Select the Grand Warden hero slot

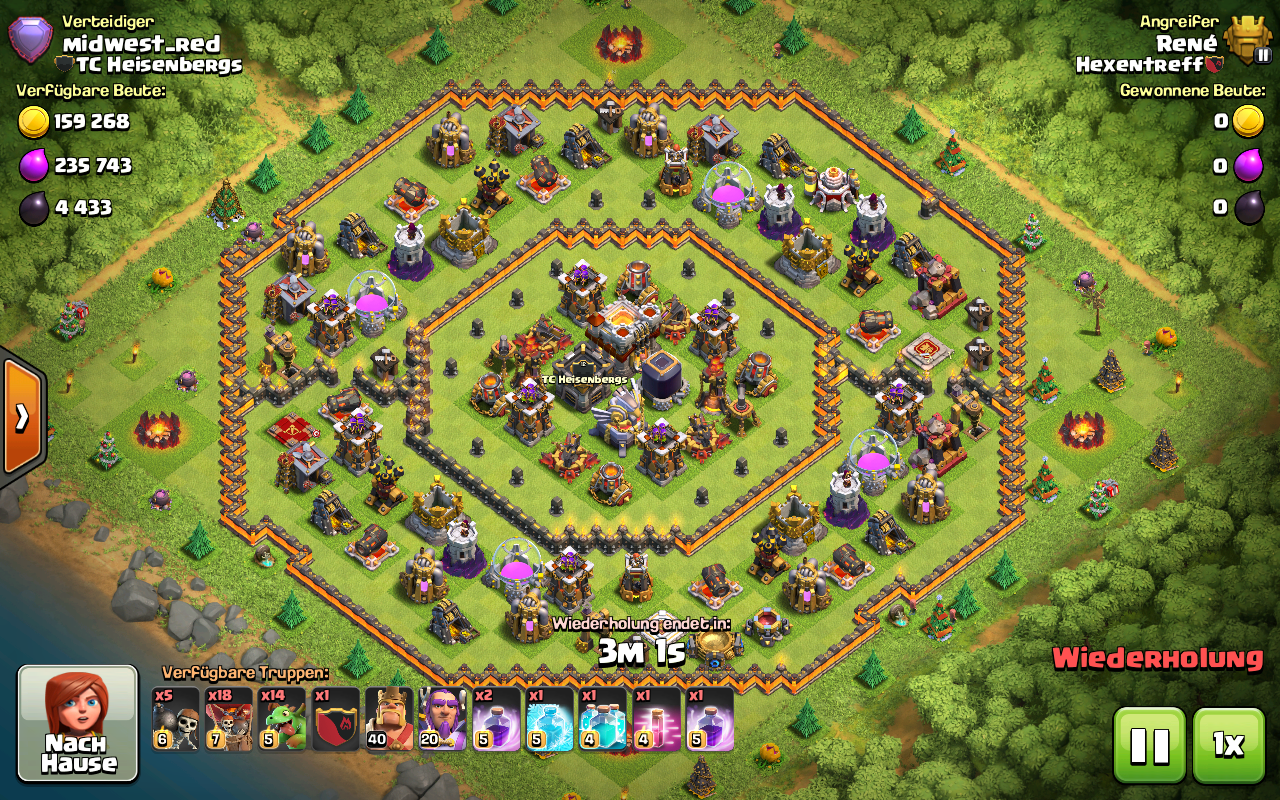[443, 718]
